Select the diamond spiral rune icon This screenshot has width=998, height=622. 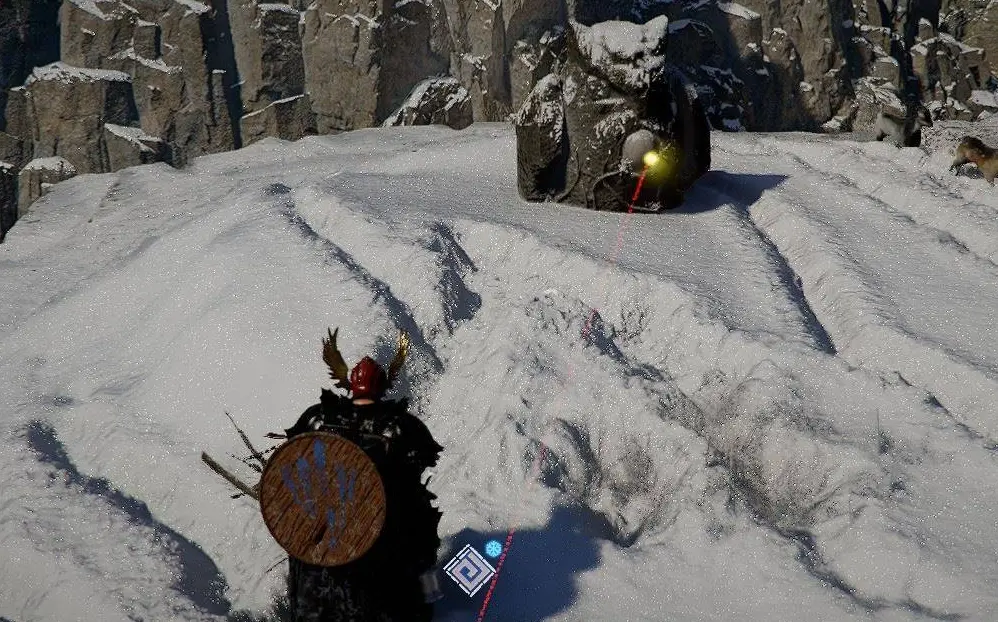tap(469, 570)
